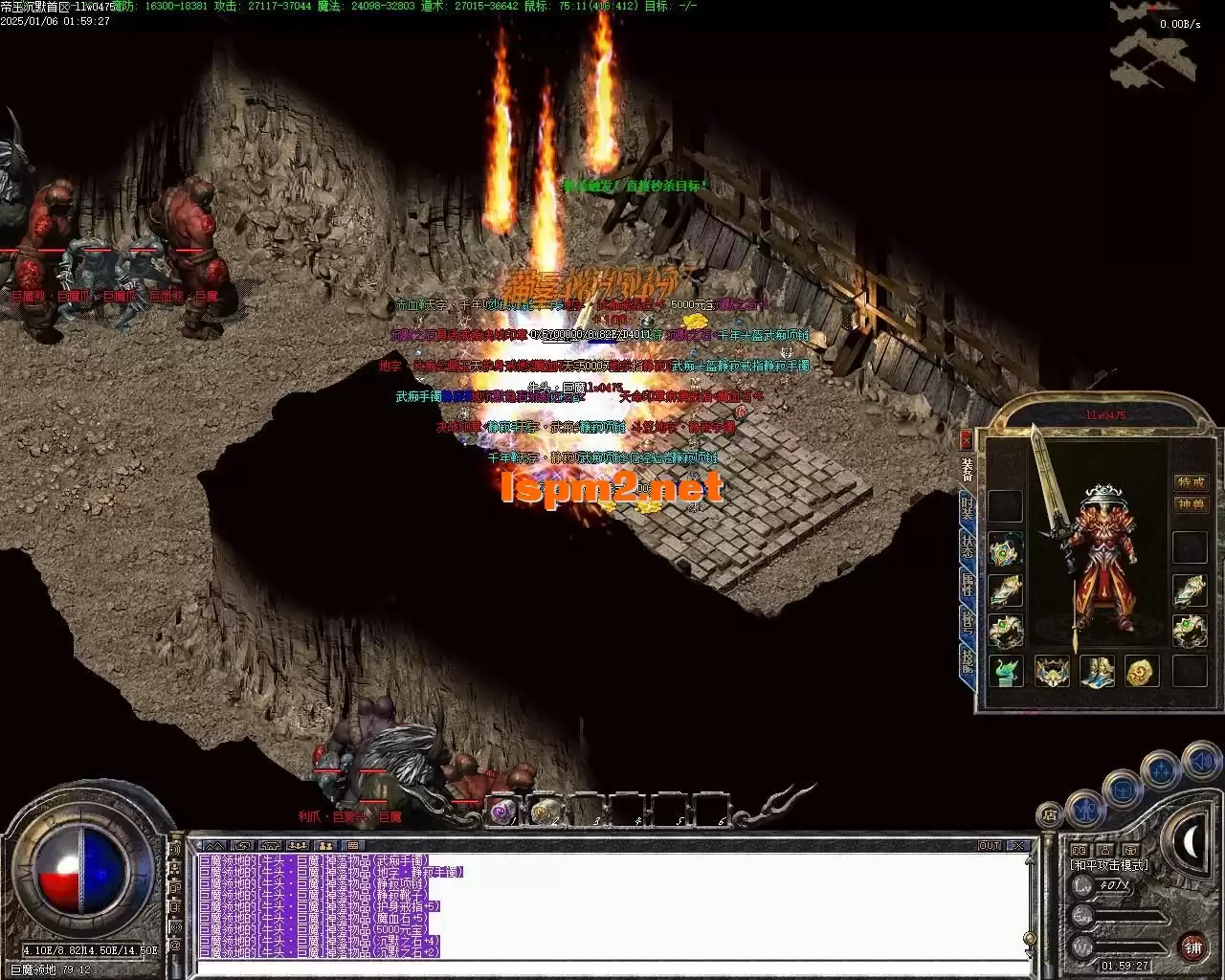Open the red 铺 stall button
The image size is (1225, 980).
pos(1192,947)
